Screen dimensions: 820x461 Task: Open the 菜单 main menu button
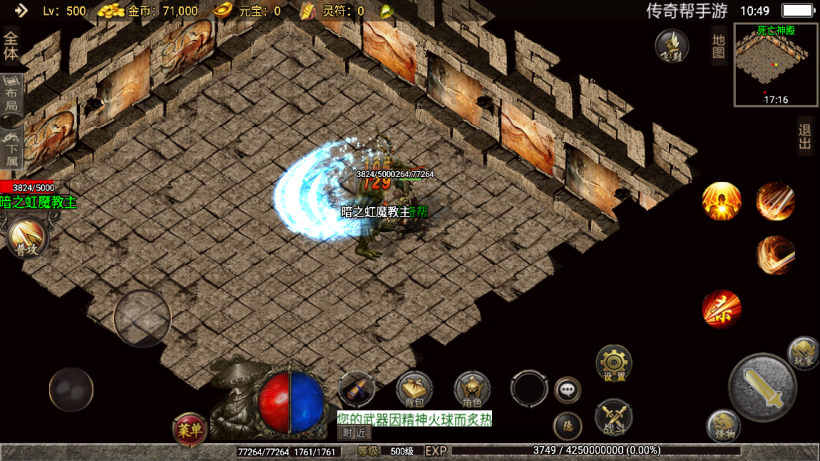190,428
